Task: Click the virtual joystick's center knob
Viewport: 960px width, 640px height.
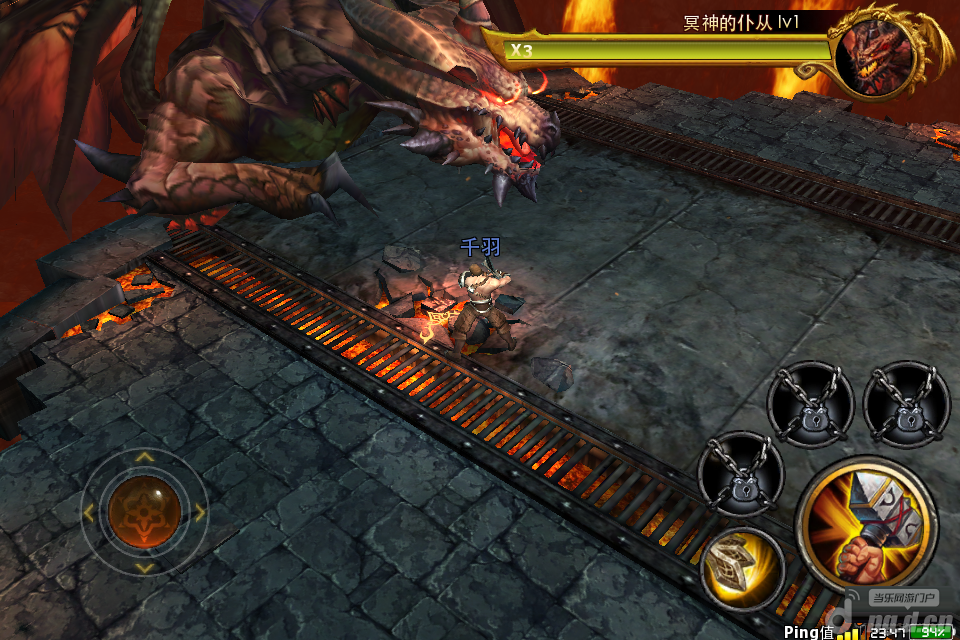Action: point(145,512)
